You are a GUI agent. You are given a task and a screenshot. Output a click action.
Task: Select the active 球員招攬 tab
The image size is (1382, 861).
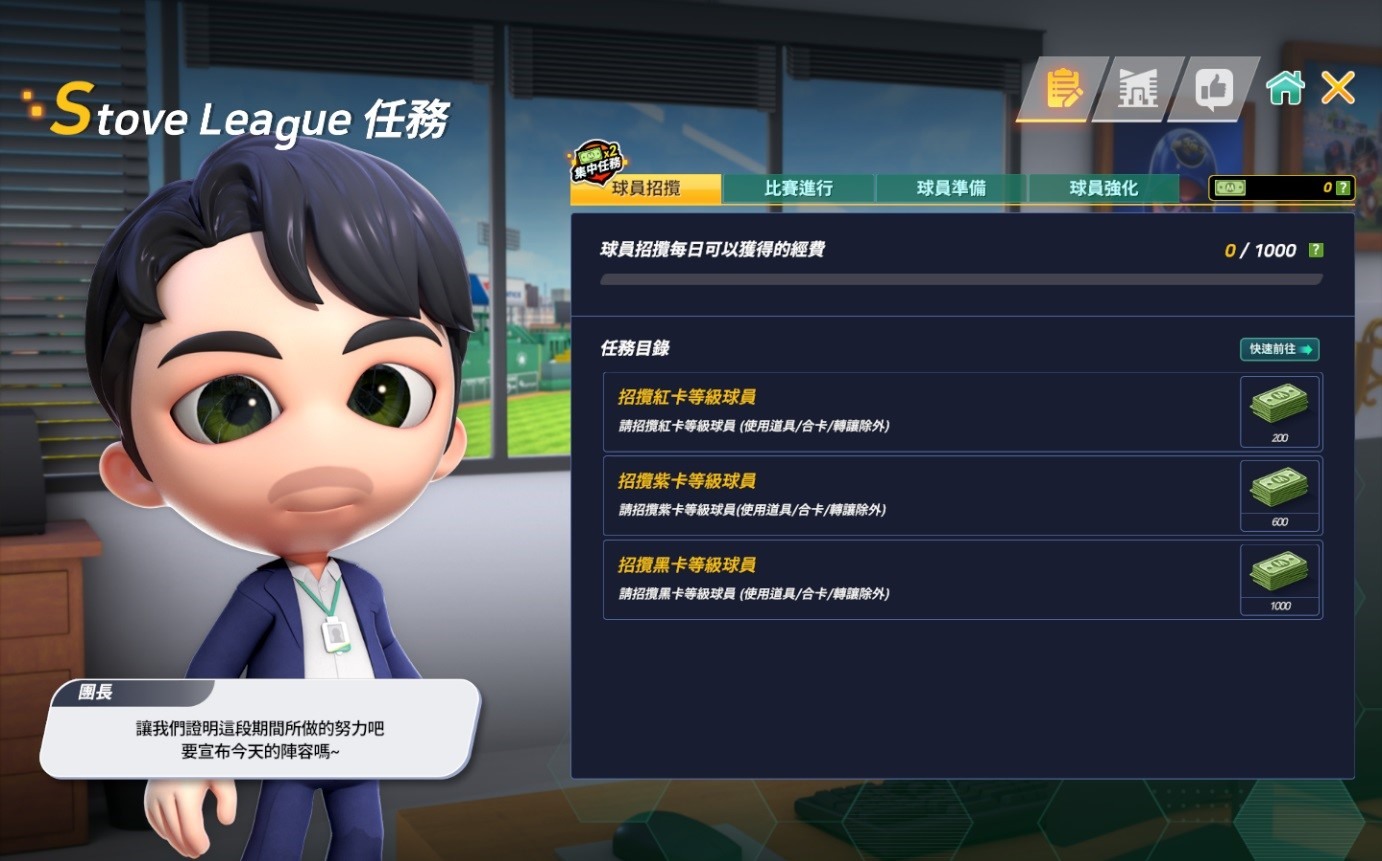[645, 188]
